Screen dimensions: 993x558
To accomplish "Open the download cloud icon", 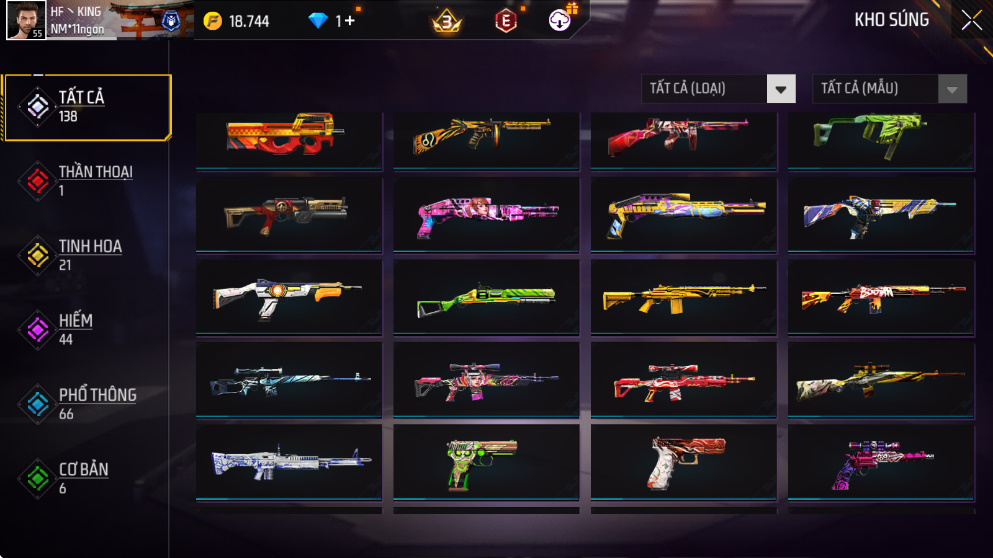I will point(560,20).
